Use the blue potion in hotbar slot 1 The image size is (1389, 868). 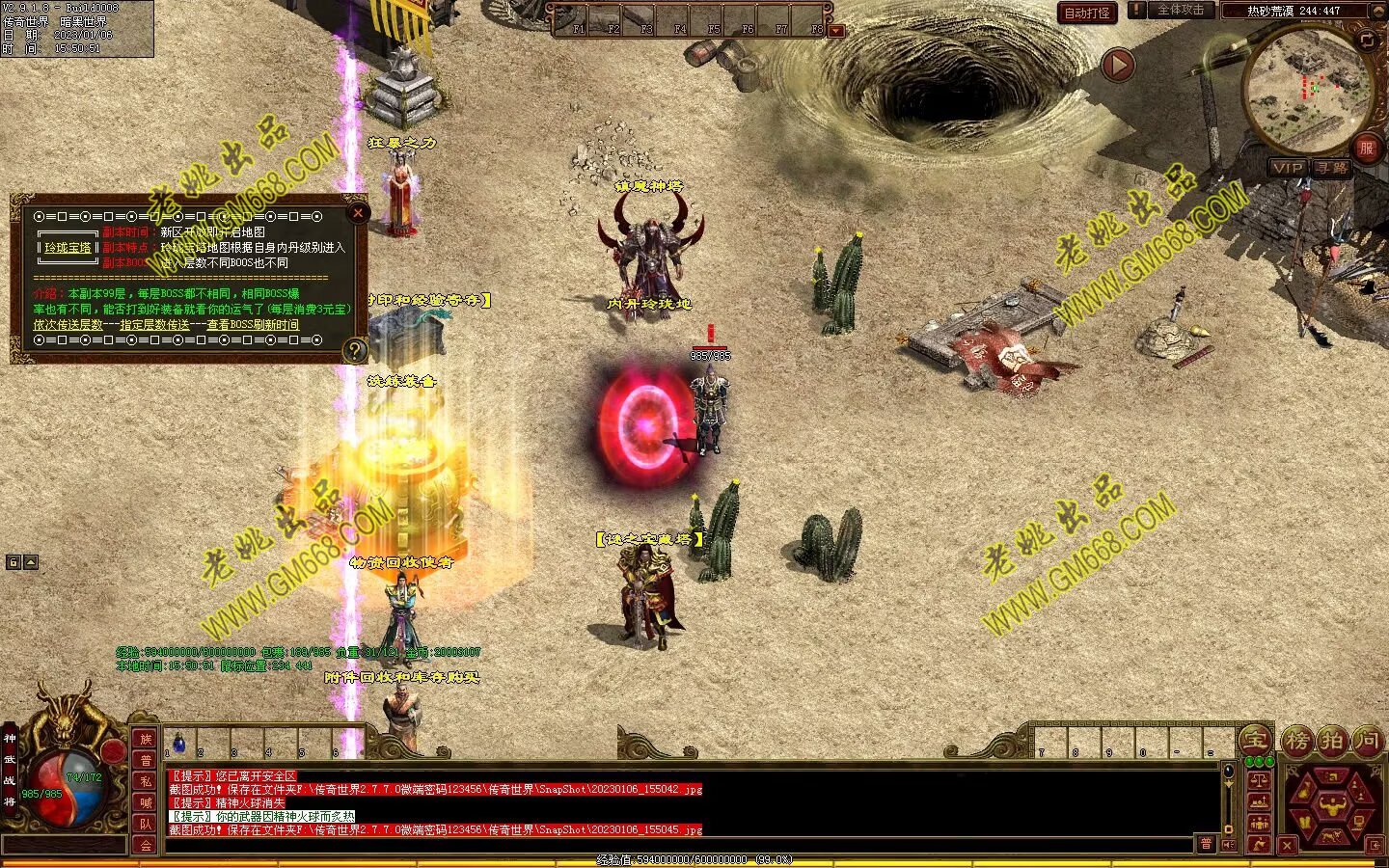[178, 743]
